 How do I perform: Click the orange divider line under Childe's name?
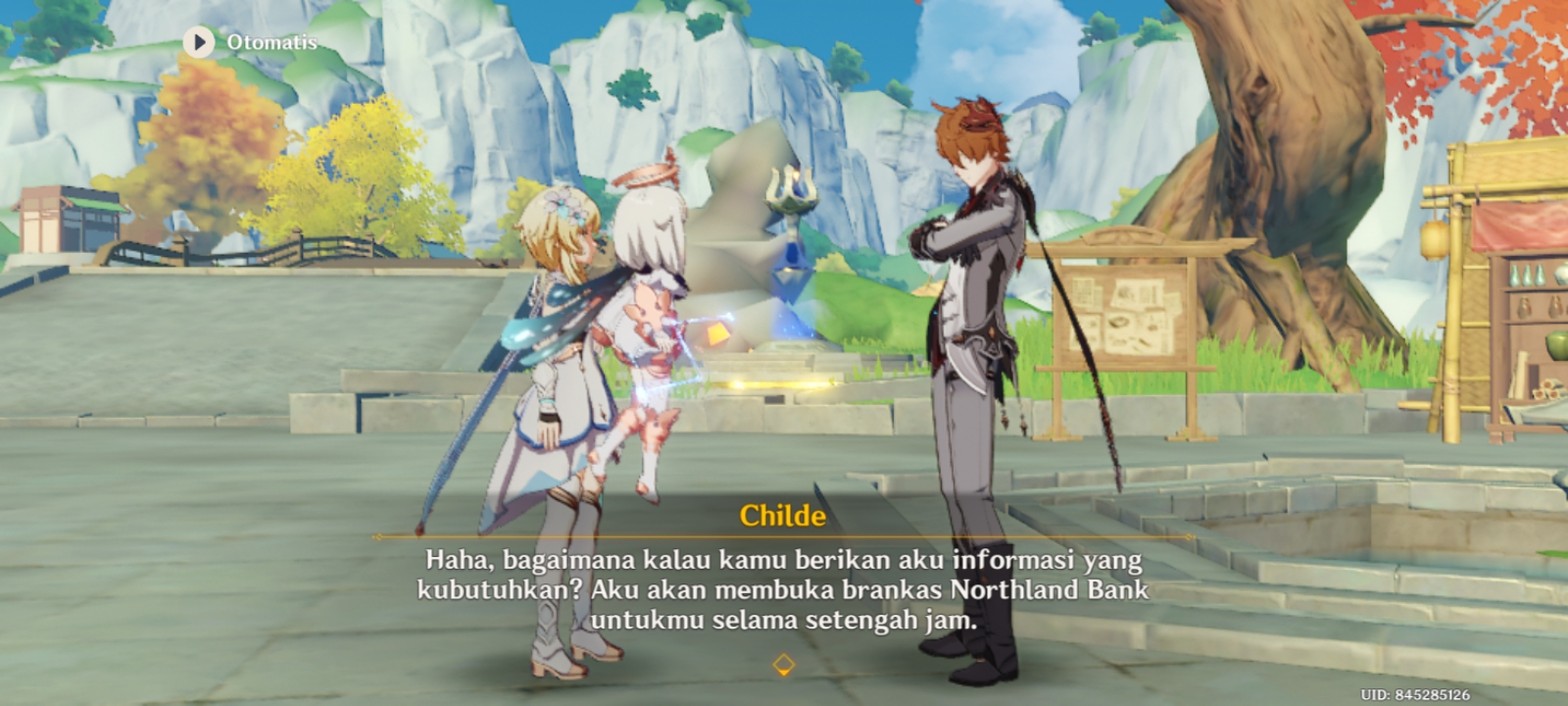pyautogui.click(x=784, y=537)
